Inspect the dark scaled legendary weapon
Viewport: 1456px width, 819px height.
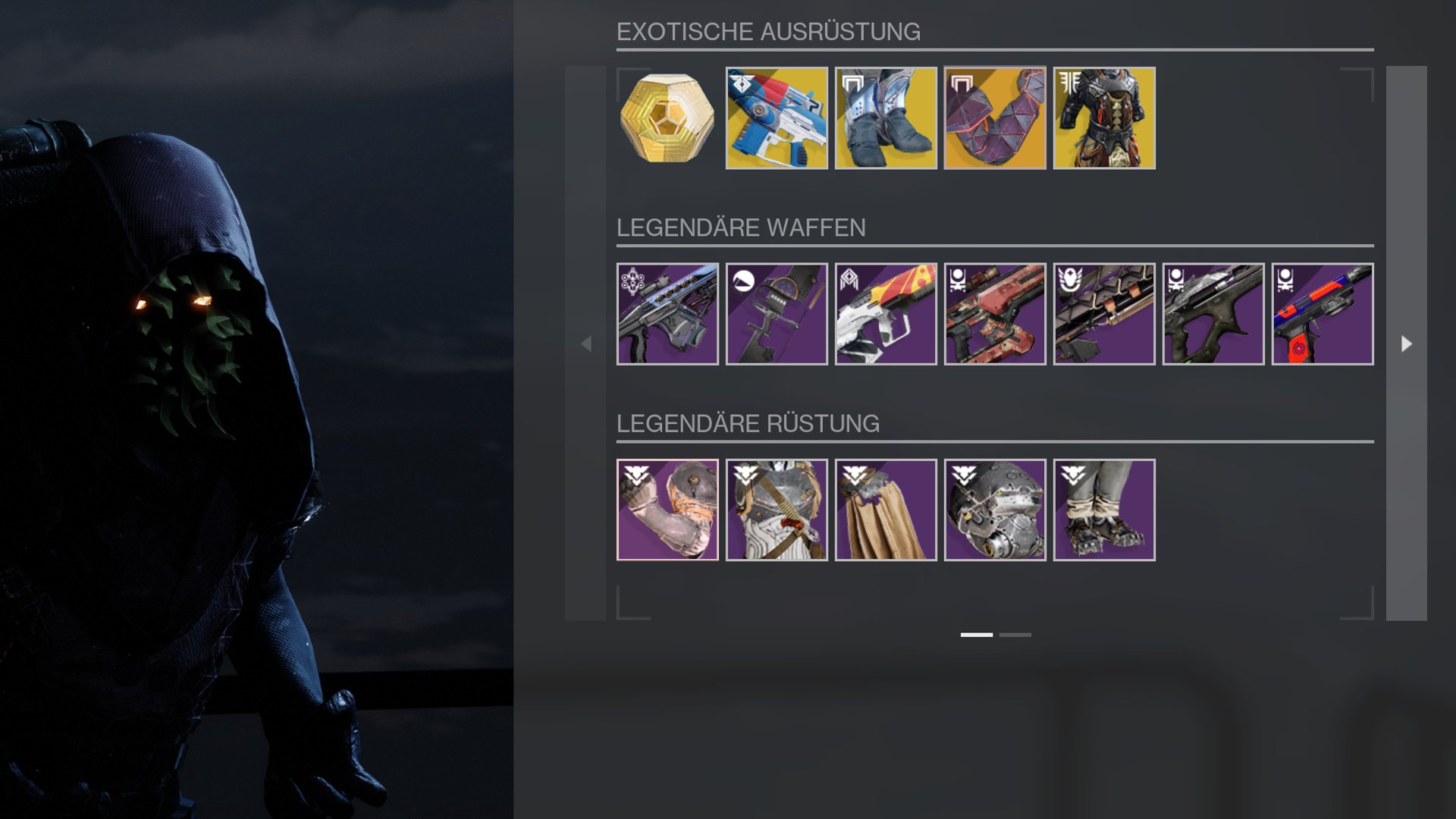point(1104,314)
